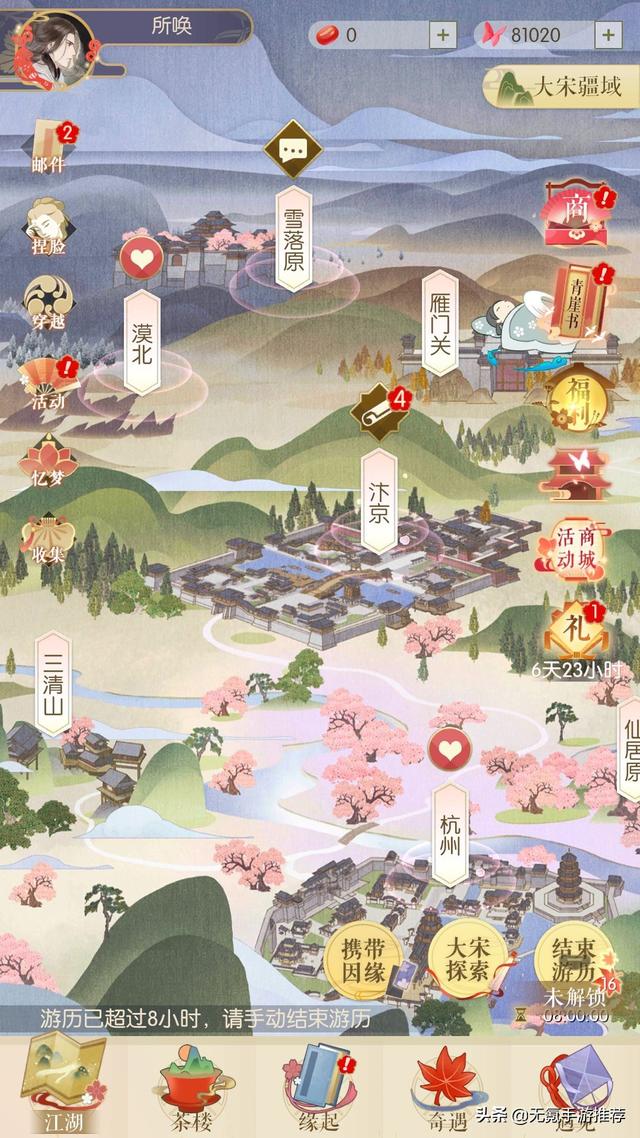The image size is (640, 1138).
Task: Tap the 大宋探索 exploration button
Action: point(466,961)
